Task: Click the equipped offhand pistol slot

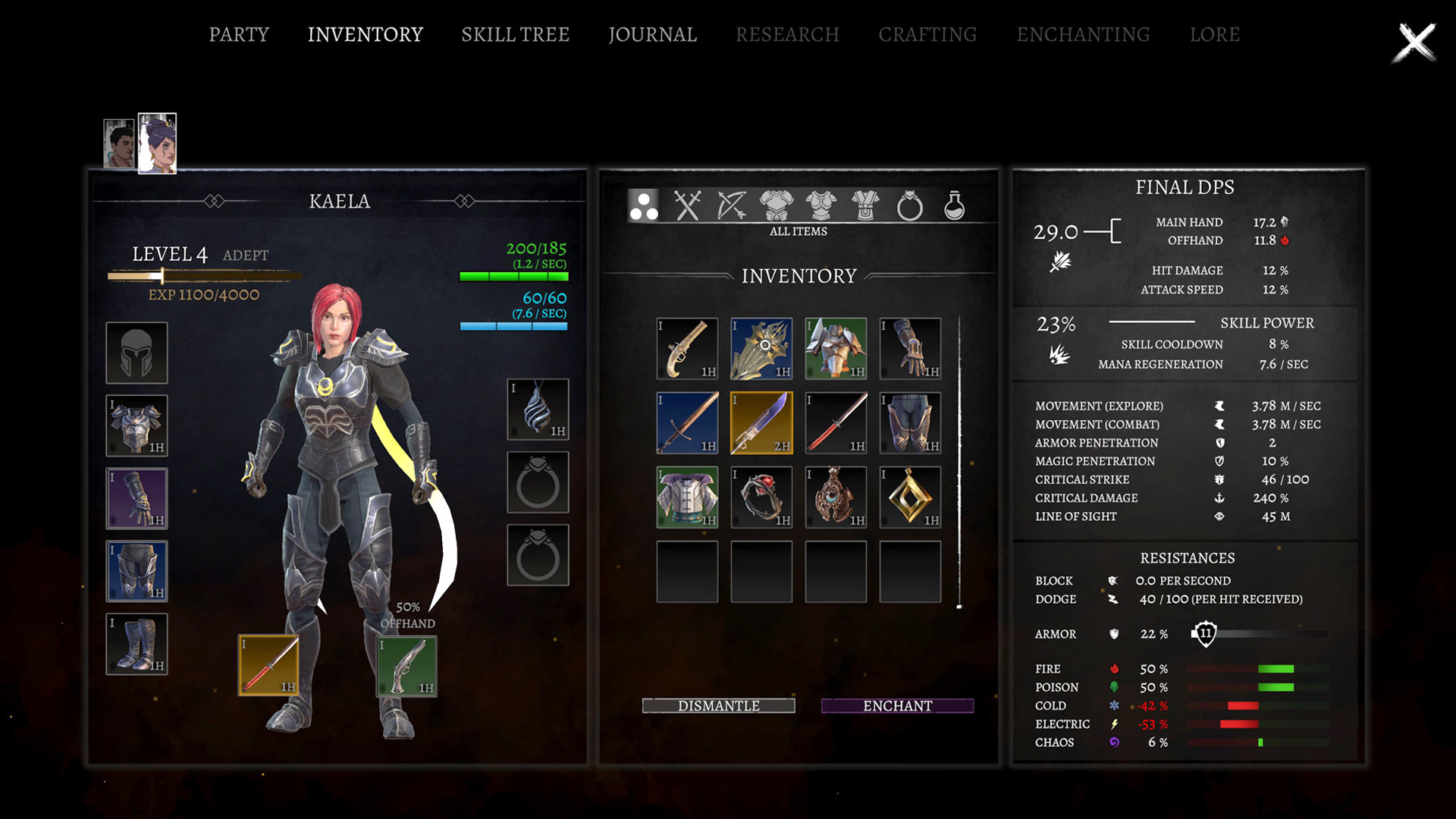Action: click(x=407, y=666)
